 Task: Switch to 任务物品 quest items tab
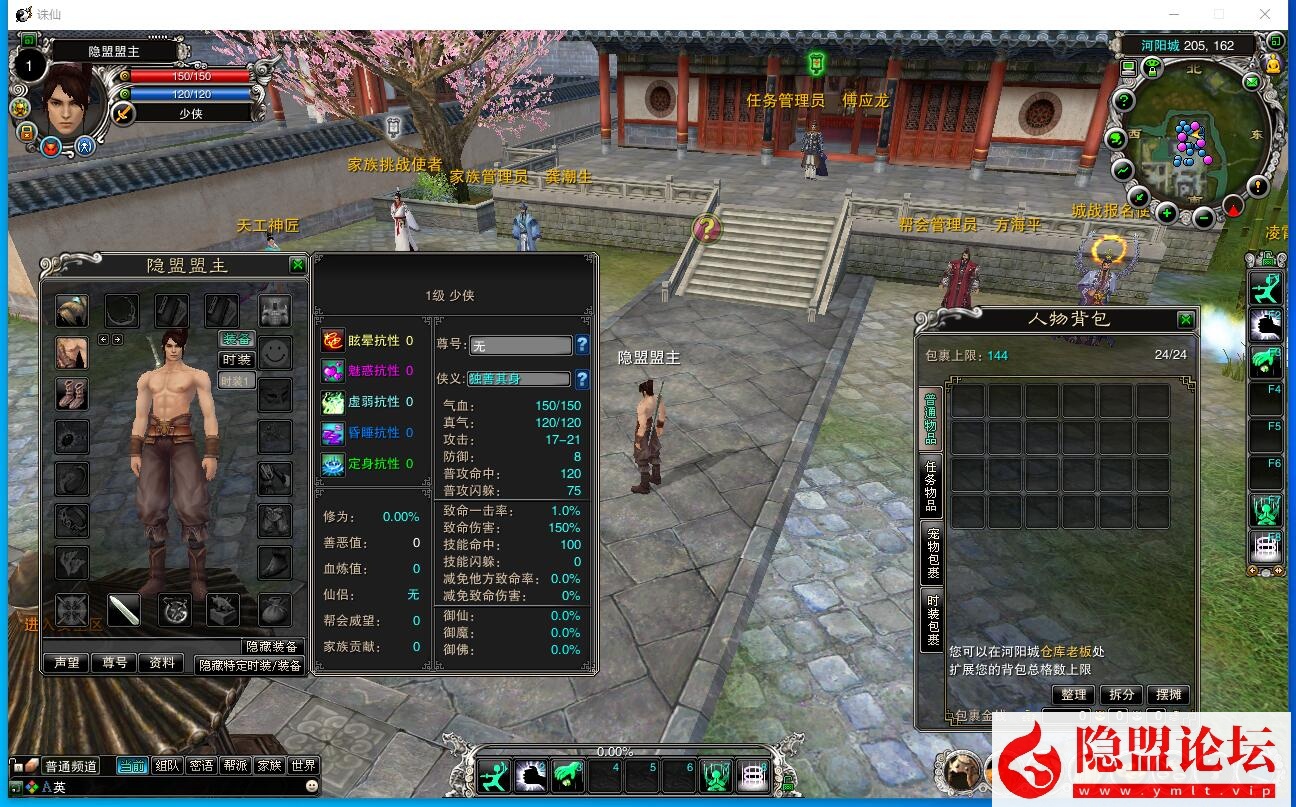[x=931, y=485]
